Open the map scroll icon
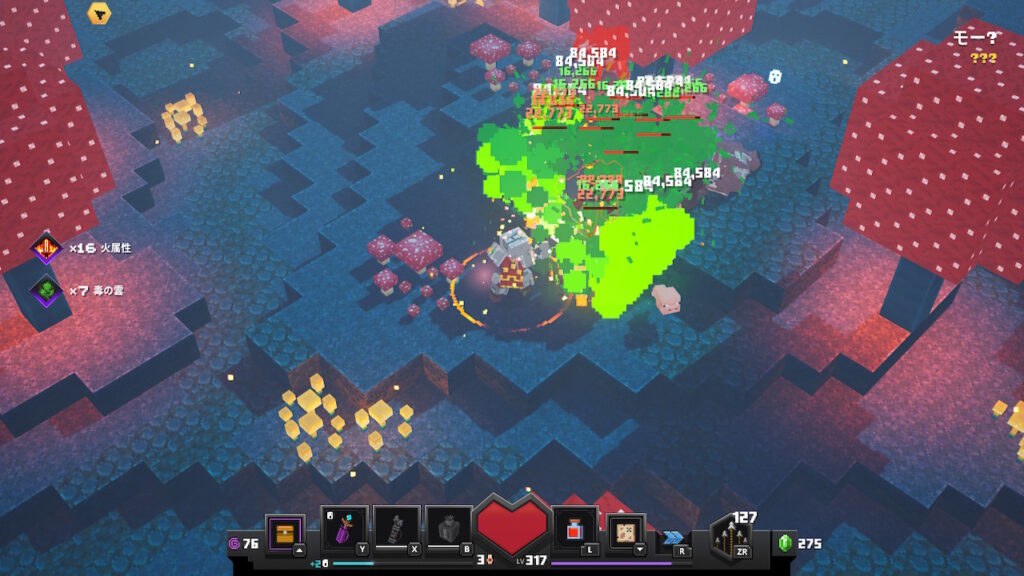This screenshot has height=576, width=1024. coord(626,532)
